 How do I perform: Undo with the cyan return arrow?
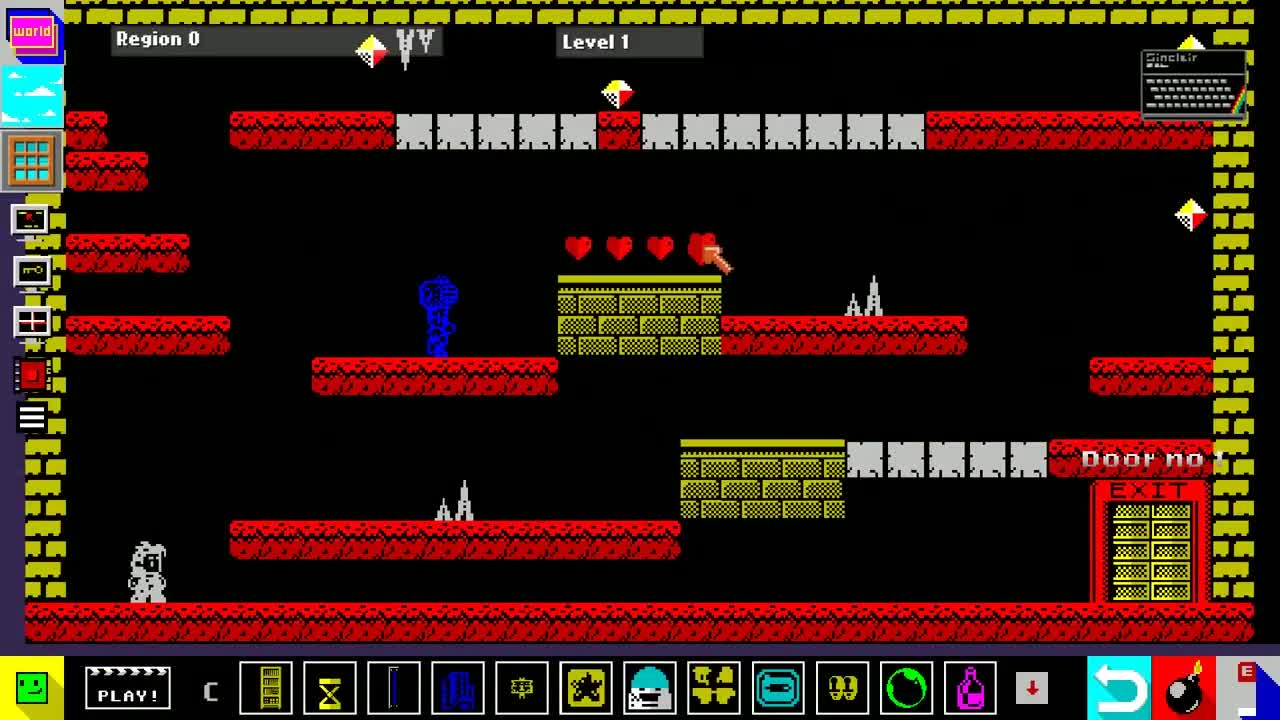1118,689
